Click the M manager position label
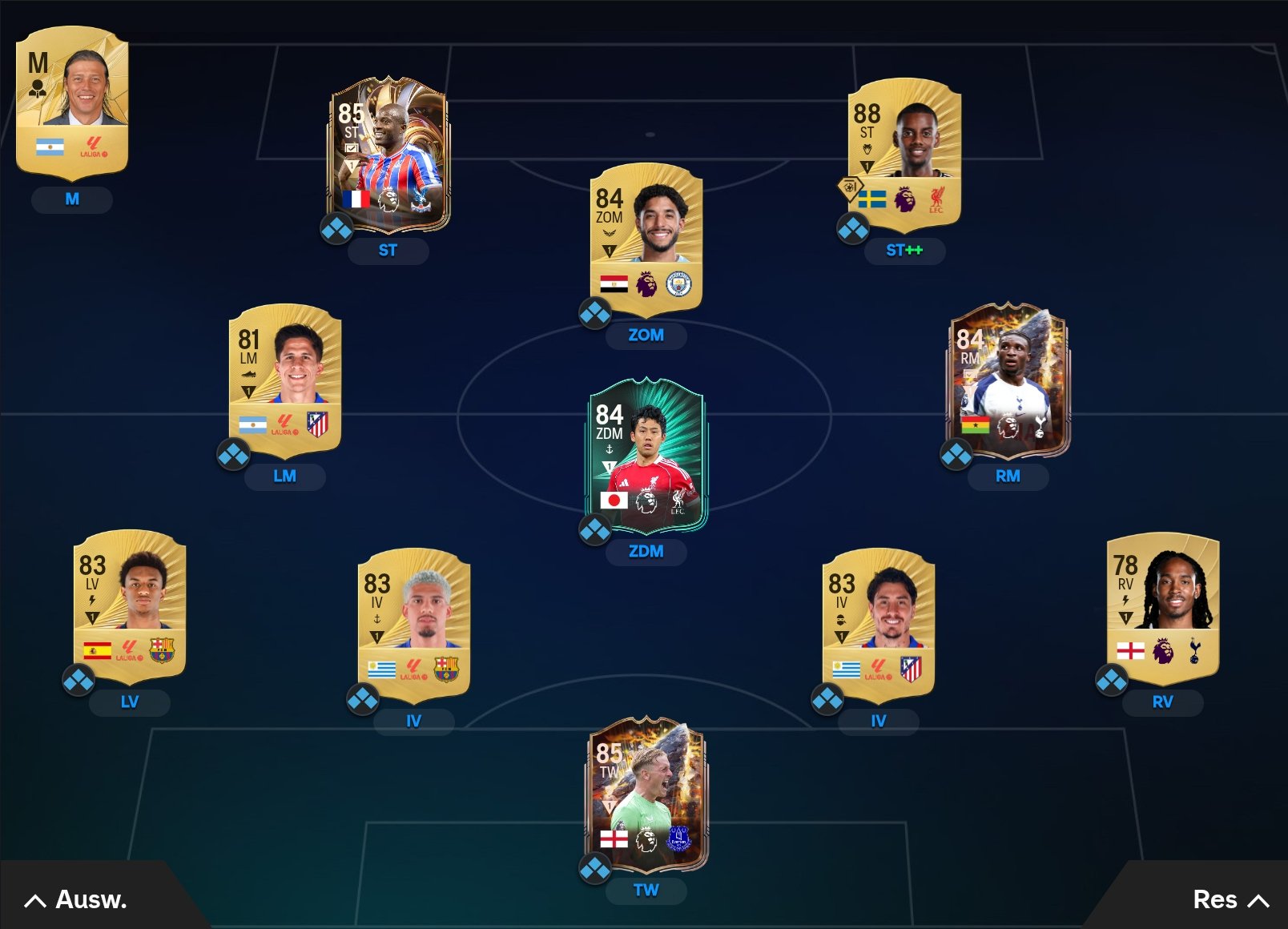Viewport: 1288px width, 929px height. pos(72,199)
